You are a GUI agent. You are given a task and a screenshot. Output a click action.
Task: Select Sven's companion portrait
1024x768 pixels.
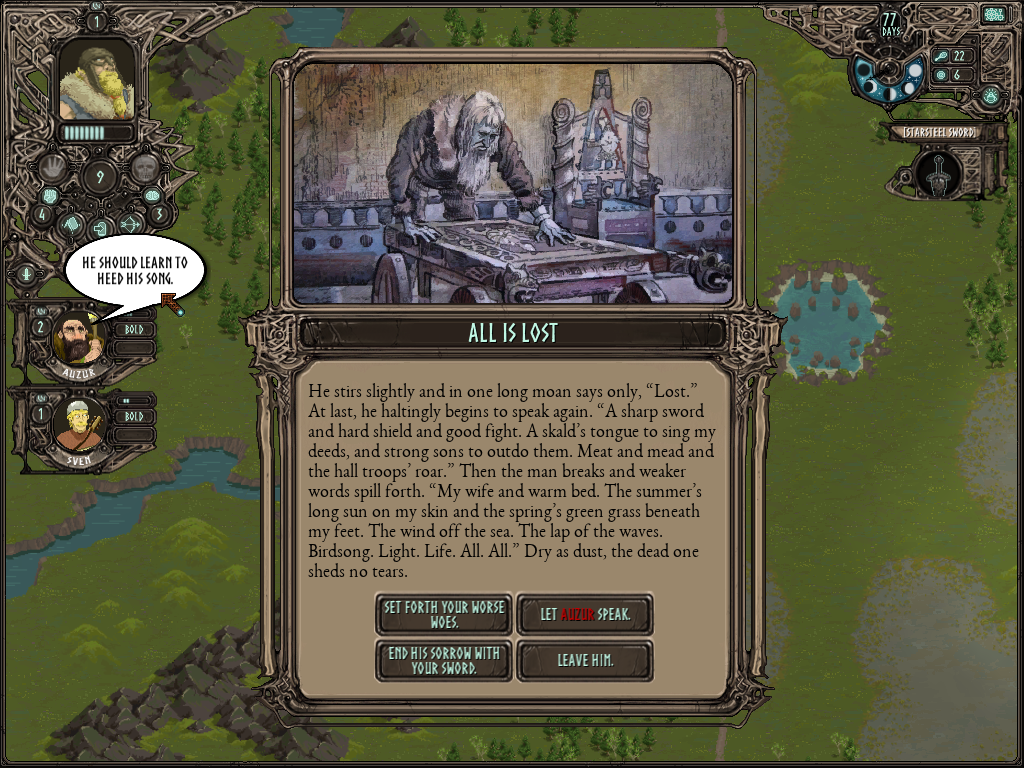(x=77, y=425)
